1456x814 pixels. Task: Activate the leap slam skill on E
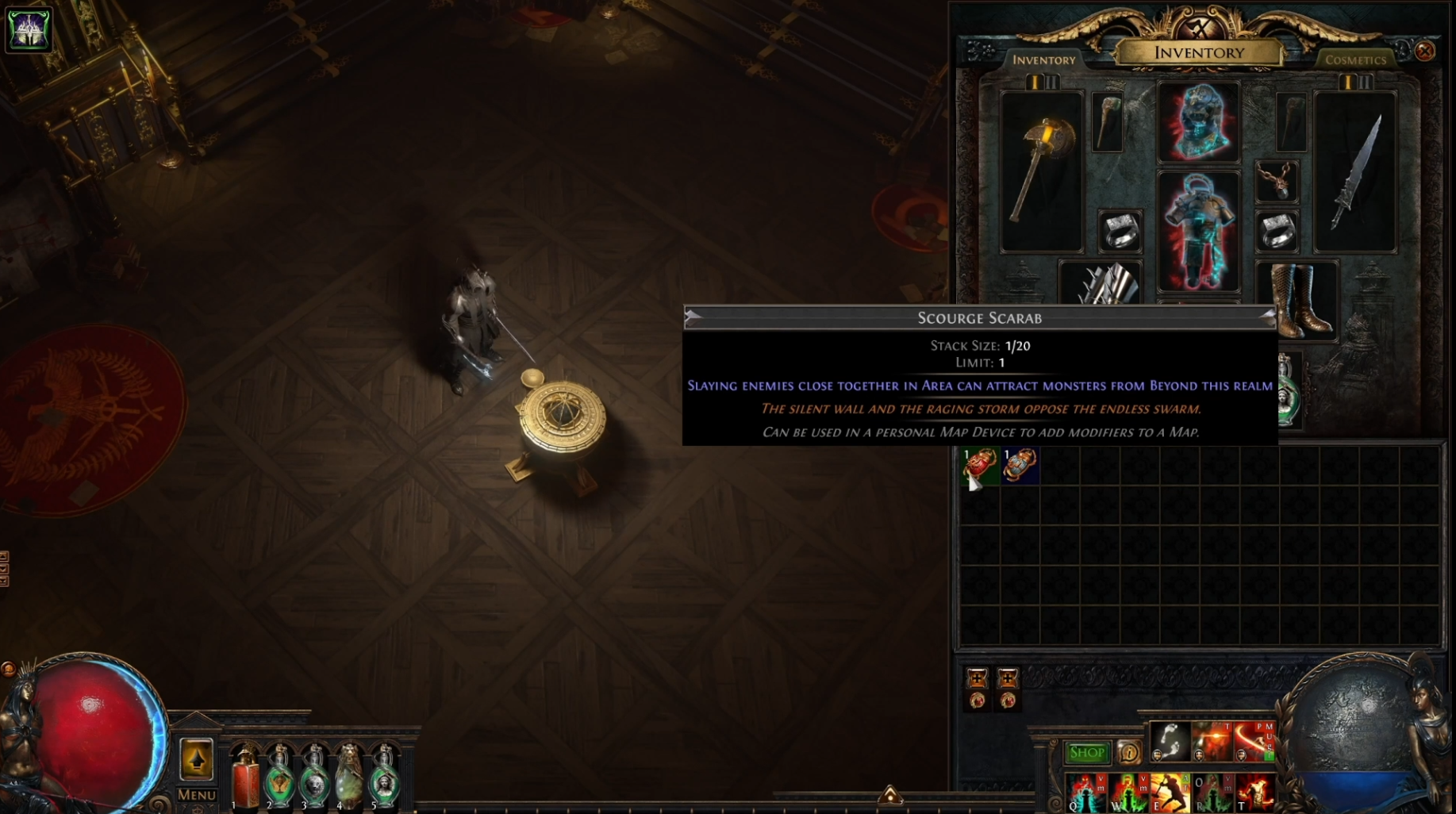point(1170,793)
